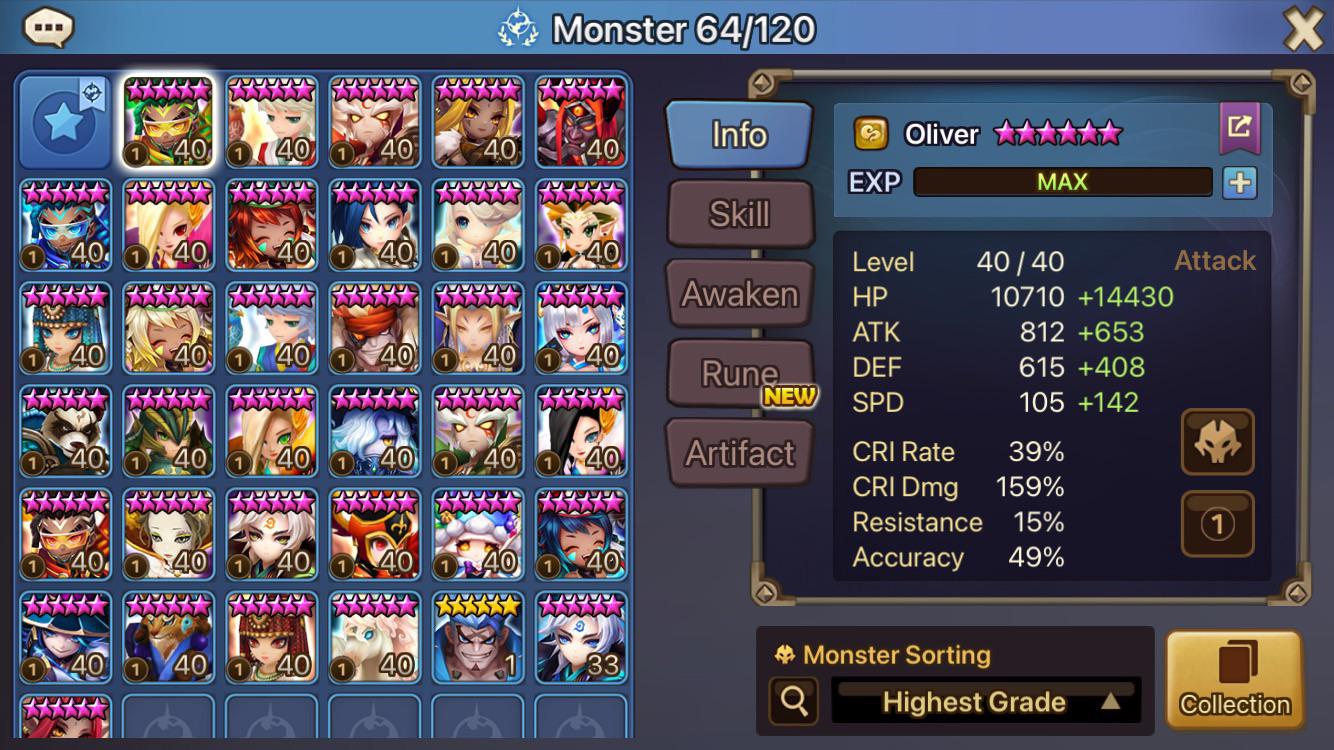Screen dimensions: 1334x750
Task: Open the Rune tab with NEW badge
Action: point(738,371)
